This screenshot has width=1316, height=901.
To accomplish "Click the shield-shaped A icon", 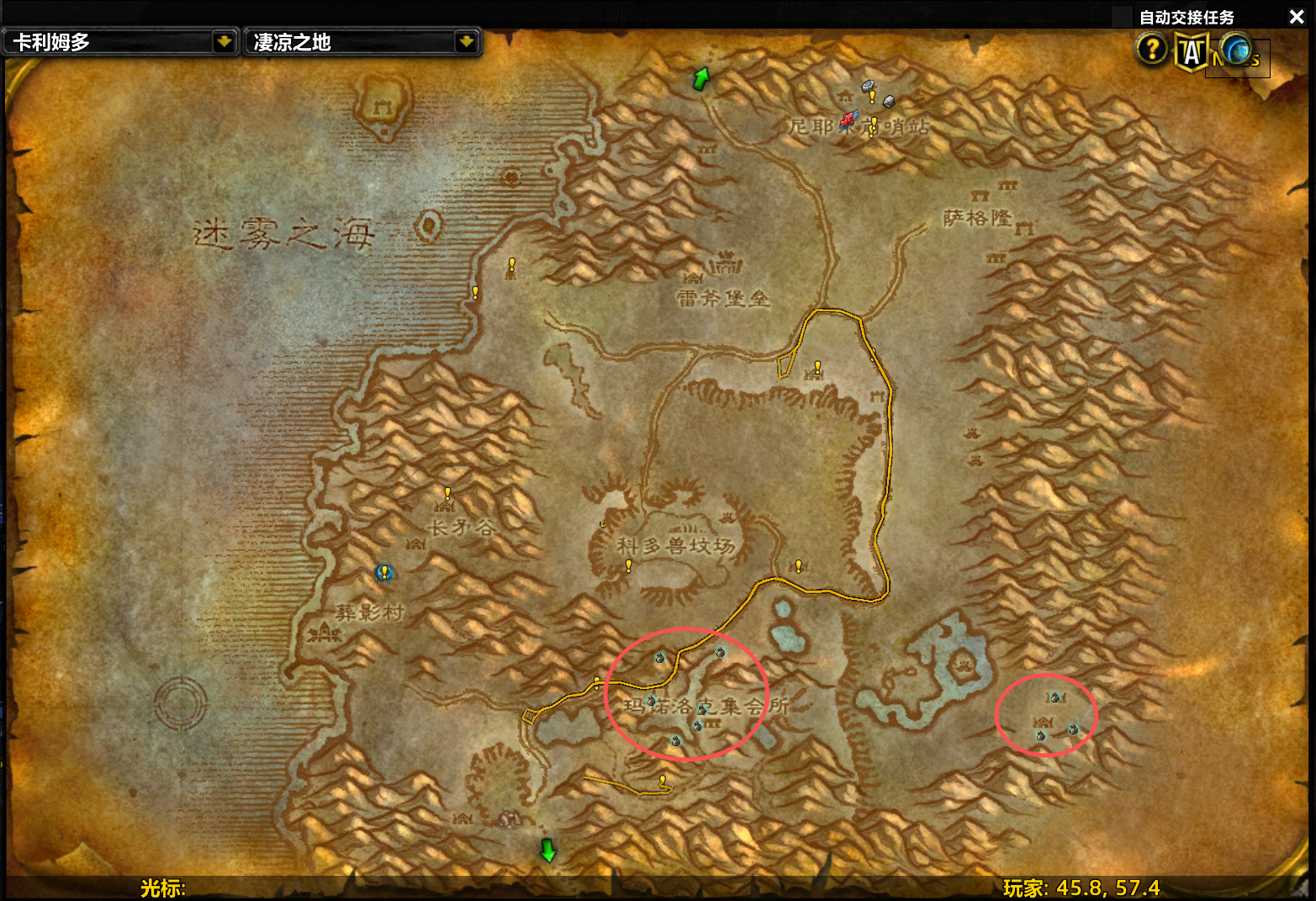I will pyautogui.click(x=1191, y=52).
